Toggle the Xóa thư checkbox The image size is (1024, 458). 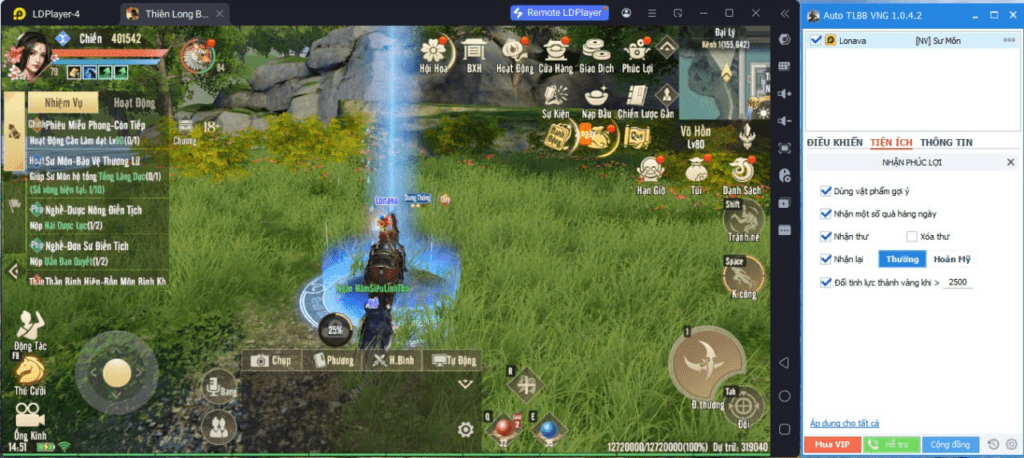911,237
